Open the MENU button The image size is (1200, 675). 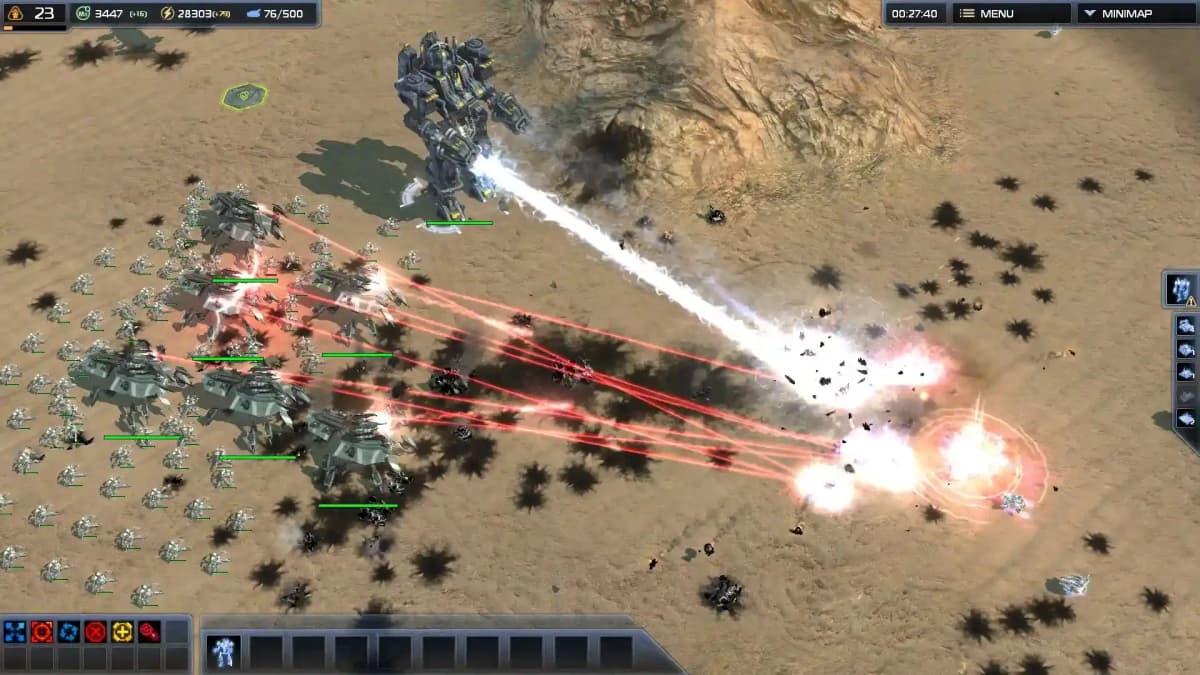(x=1010, y=14)
